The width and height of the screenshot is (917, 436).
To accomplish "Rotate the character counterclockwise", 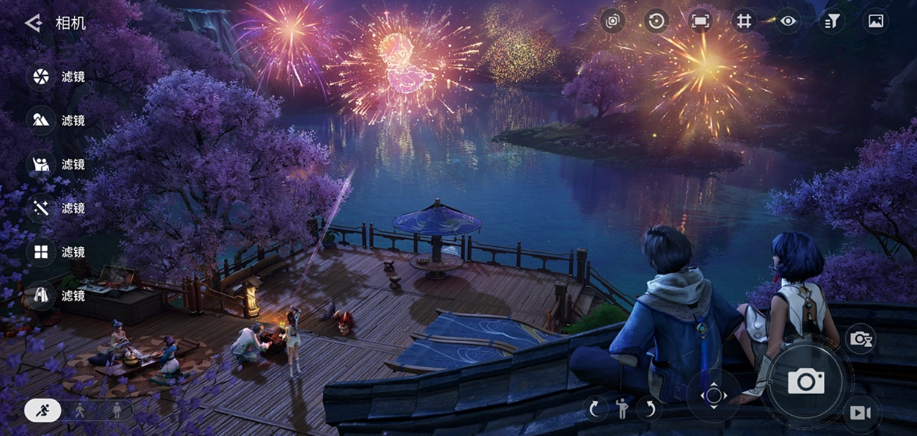I will (649, 408).
